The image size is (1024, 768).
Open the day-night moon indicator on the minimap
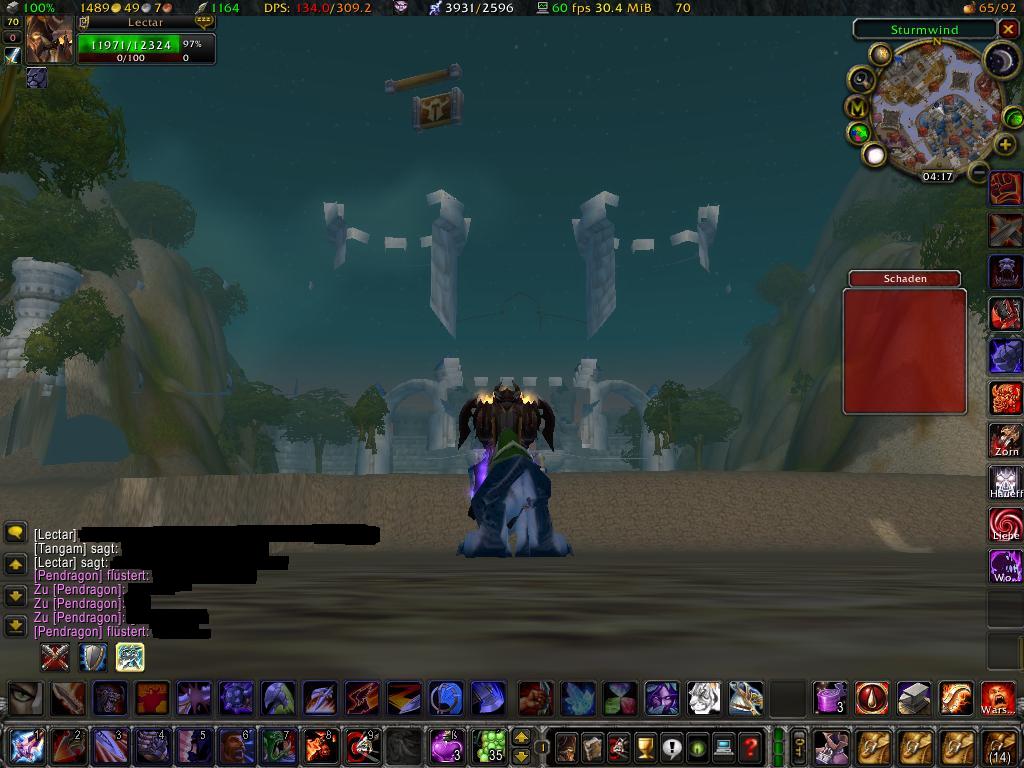click(x=1000, y=62)
